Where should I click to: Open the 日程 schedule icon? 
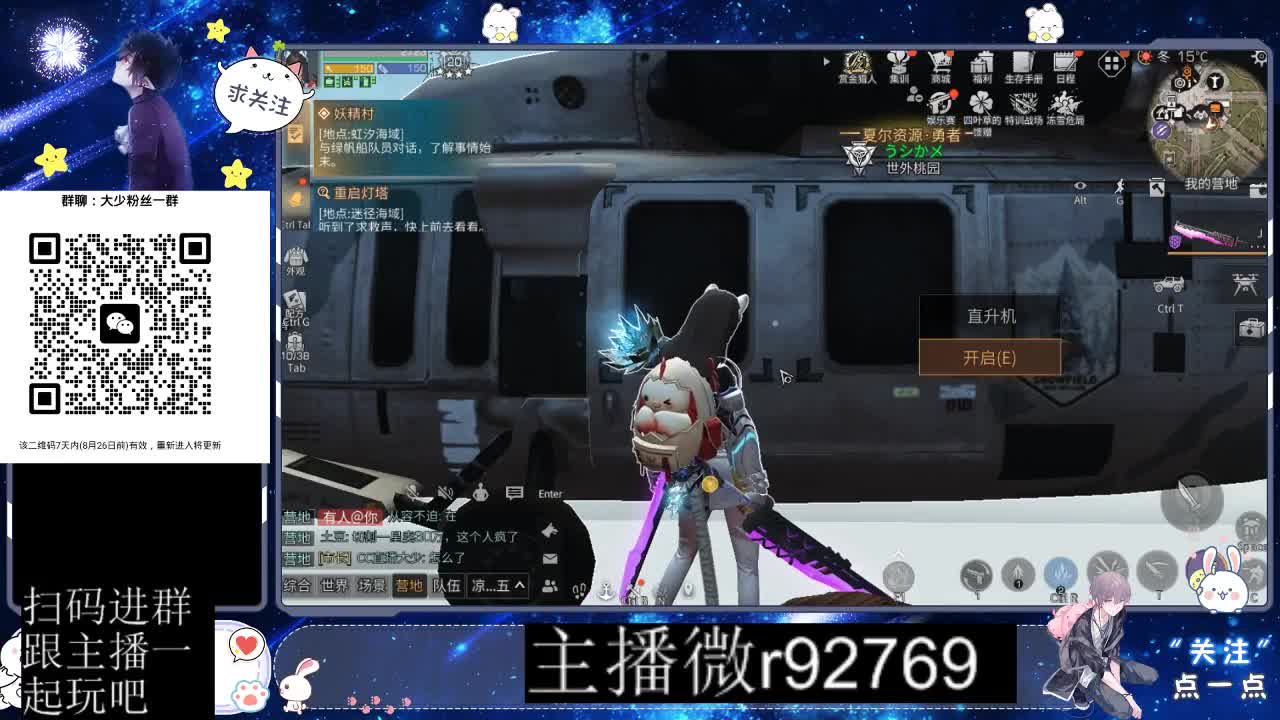pos(1067,64)
